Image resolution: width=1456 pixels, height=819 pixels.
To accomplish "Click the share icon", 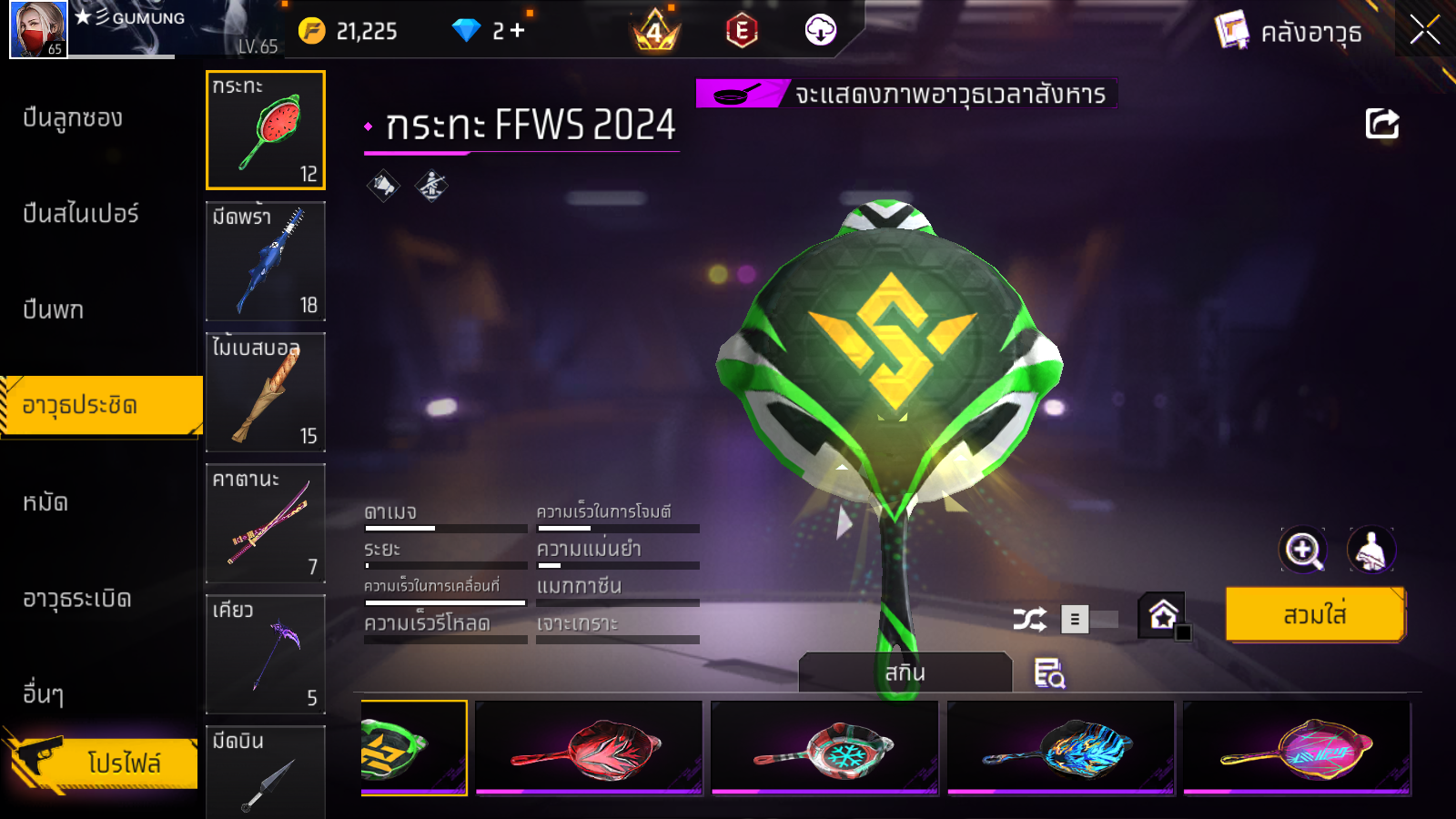I will pos(1381,124).
